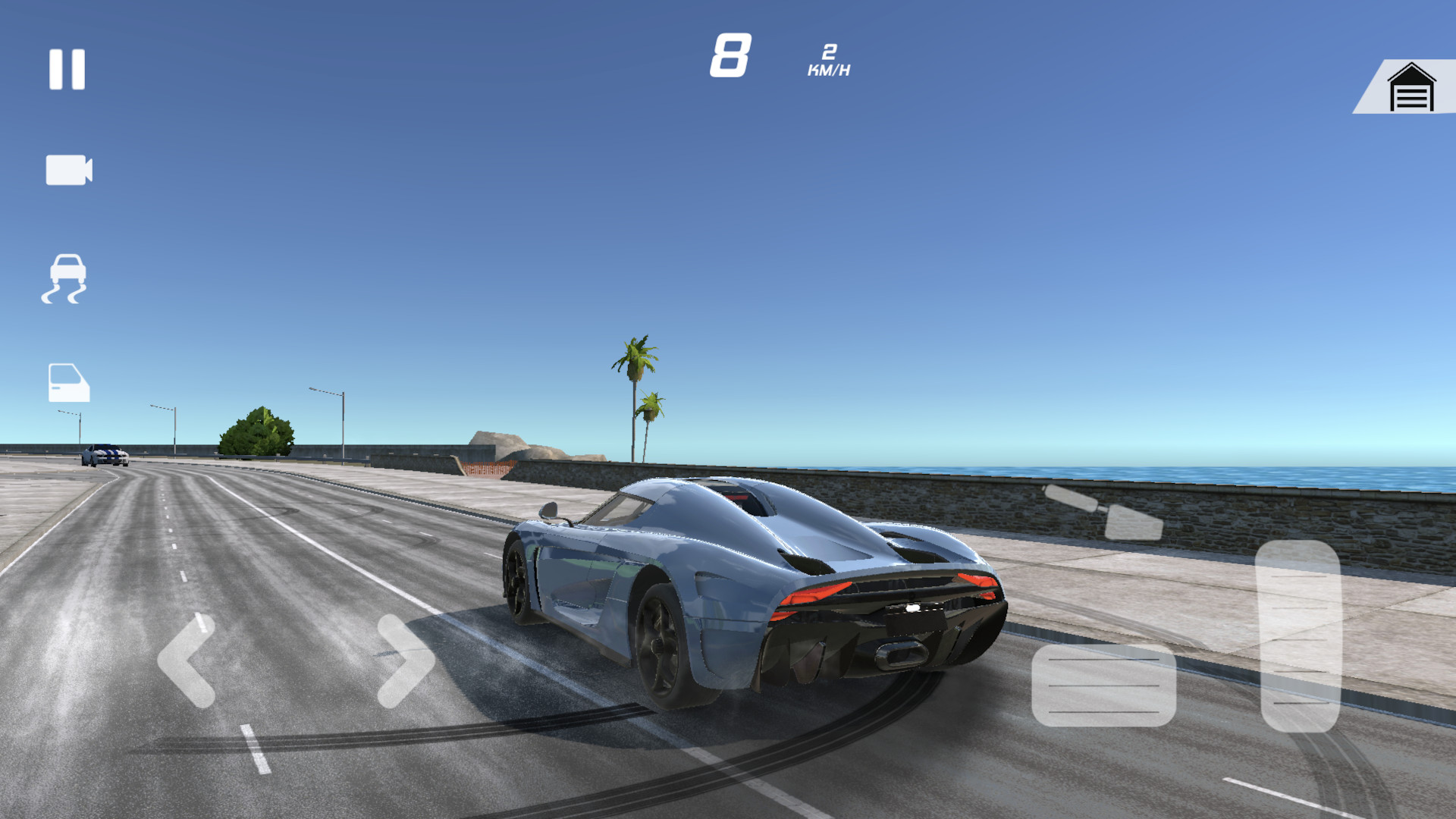Steer right with the right arrow
Screen dimensions: 1456x819
tap(406, 661)
